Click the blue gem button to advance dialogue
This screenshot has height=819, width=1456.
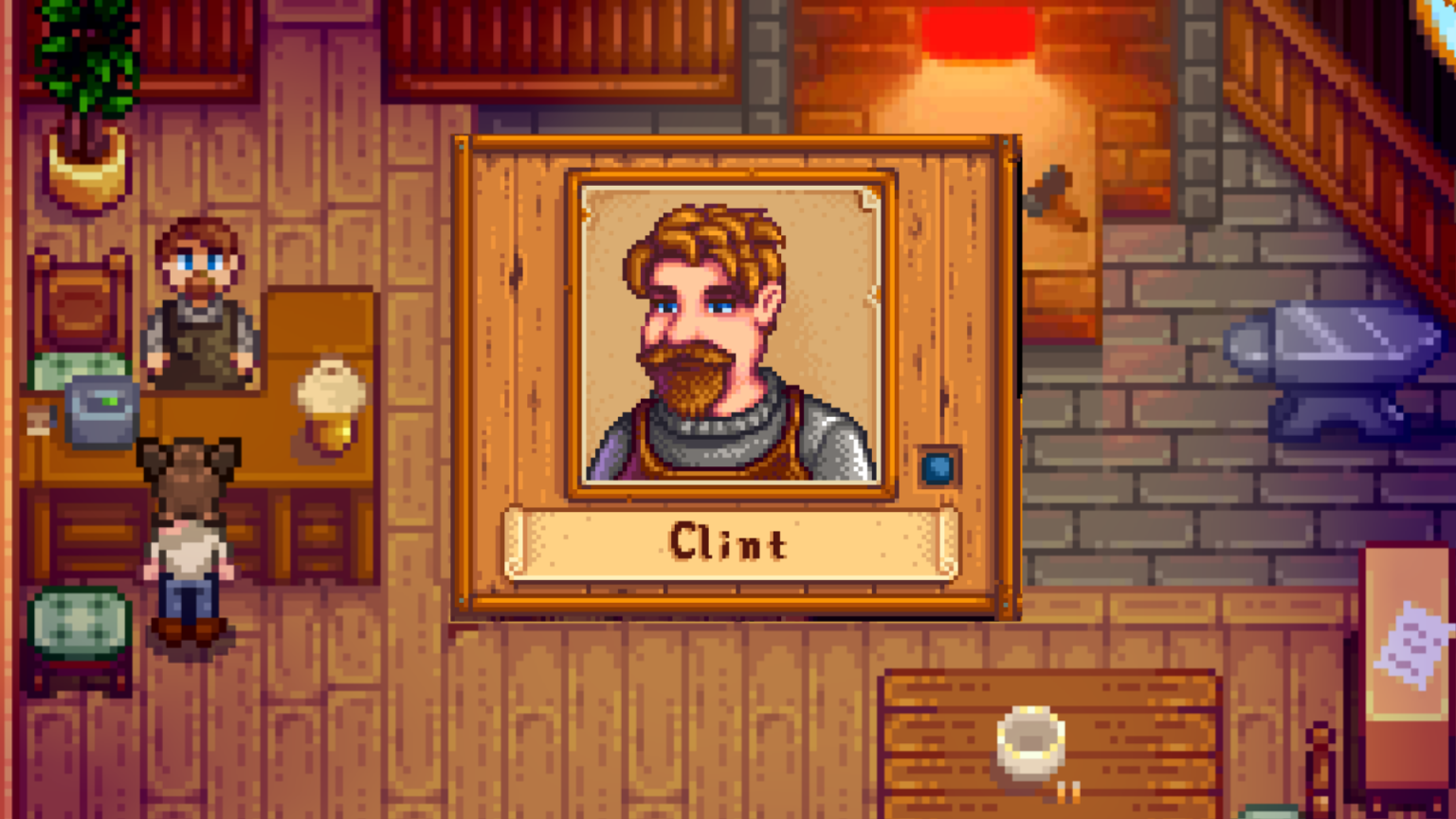[x=937, y=466]
